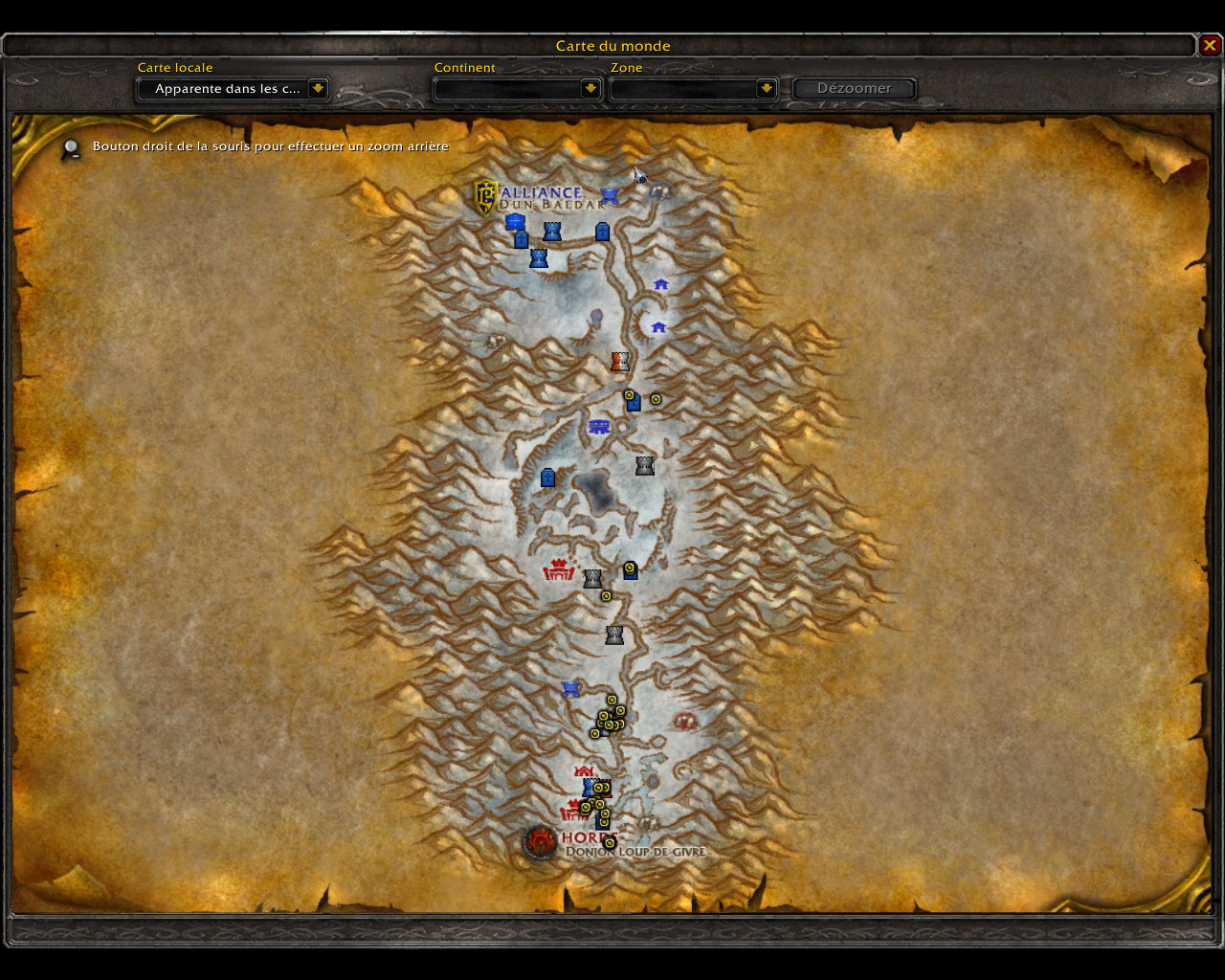
Task: Click the red Horde mine marker on the east side
Action: point(683,721)
